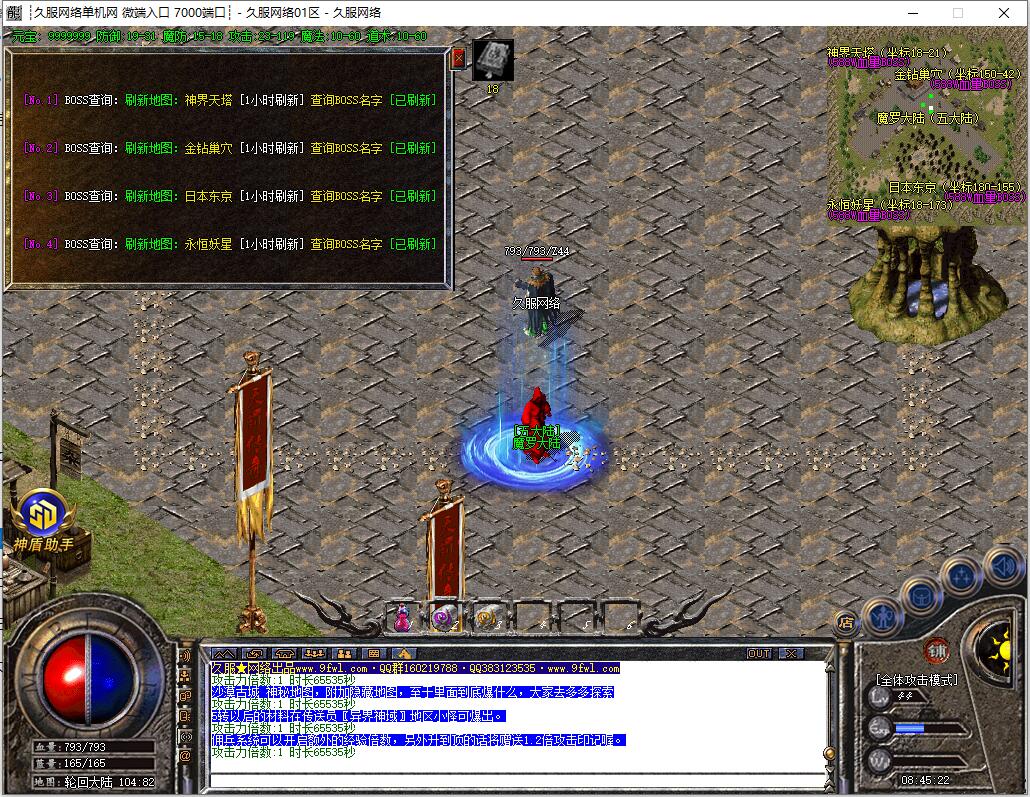
Task: Toggle sound with the speaker button
Action: pyautogui.click(x=1002, y=567)
